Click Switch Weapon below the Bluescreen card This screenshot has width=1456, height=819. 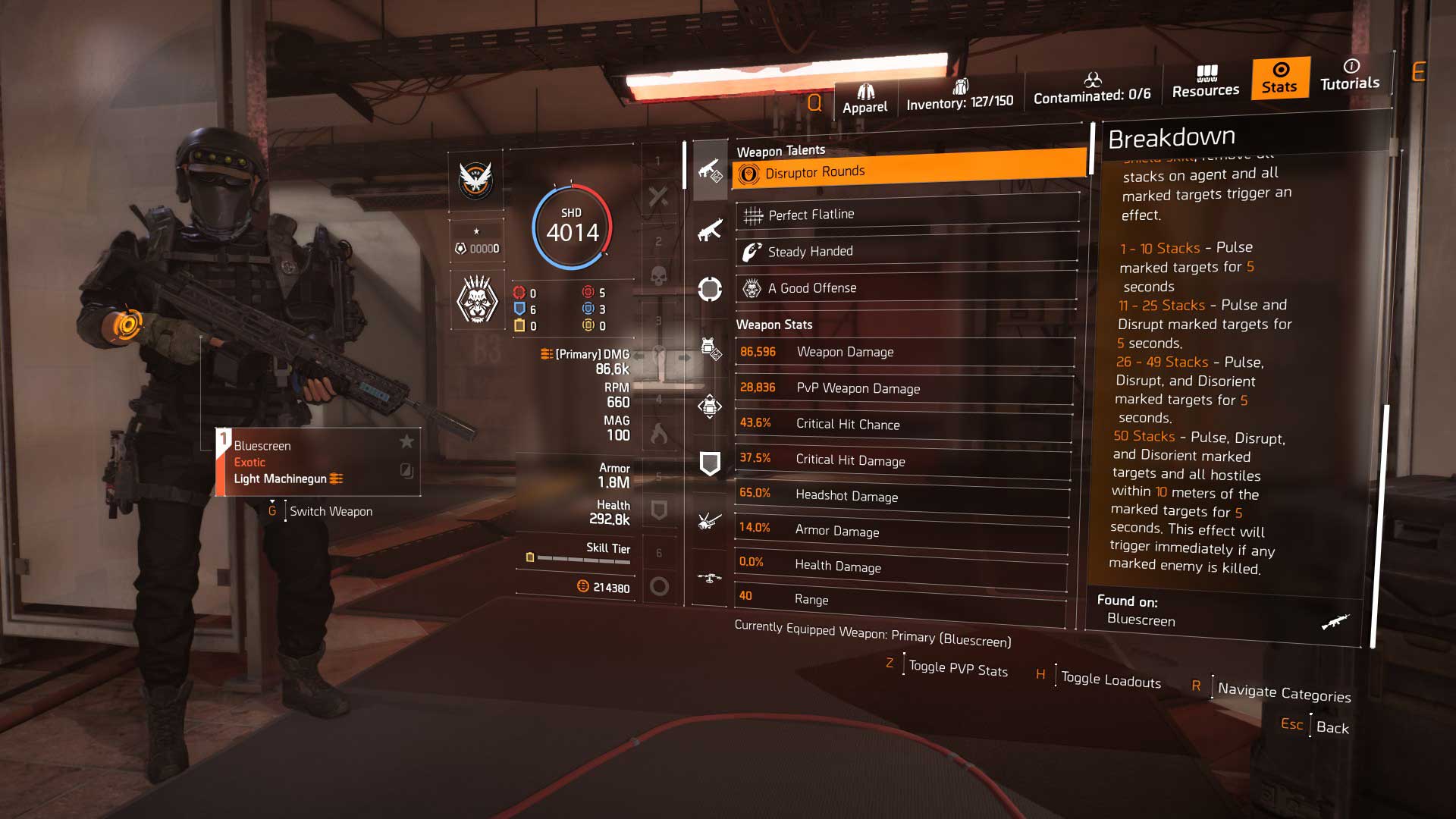[330, 511]
